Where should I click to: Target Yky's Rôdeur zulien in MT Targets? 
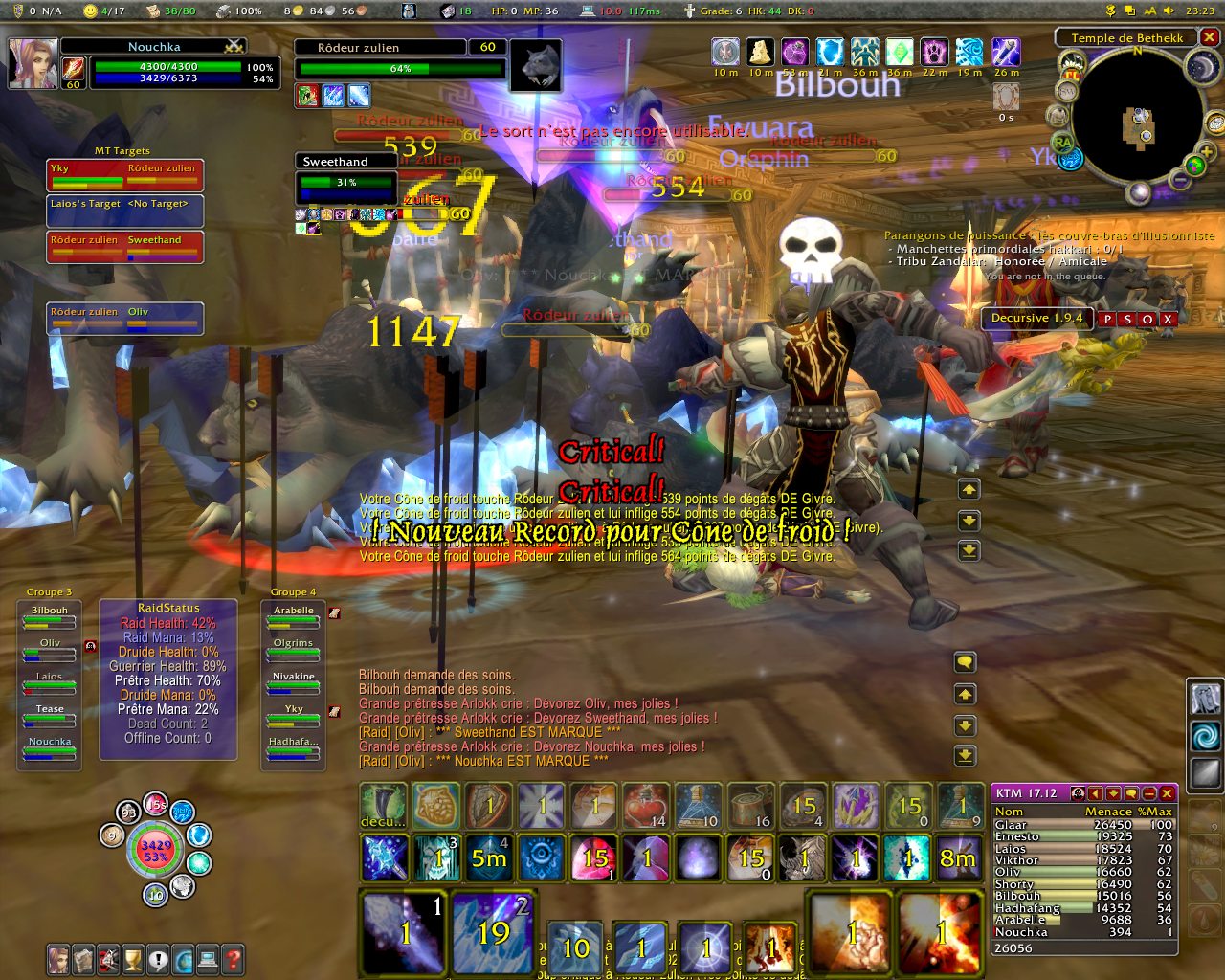[163, 174]
